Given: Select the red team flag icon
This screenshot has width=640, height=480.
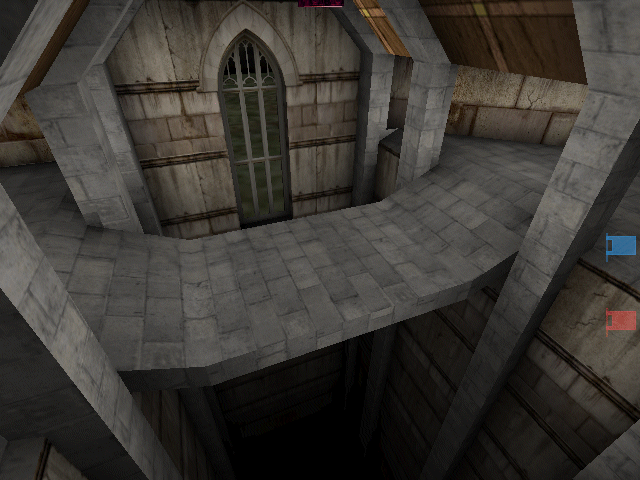Looking at the screenshot, I should click(622, 320).
